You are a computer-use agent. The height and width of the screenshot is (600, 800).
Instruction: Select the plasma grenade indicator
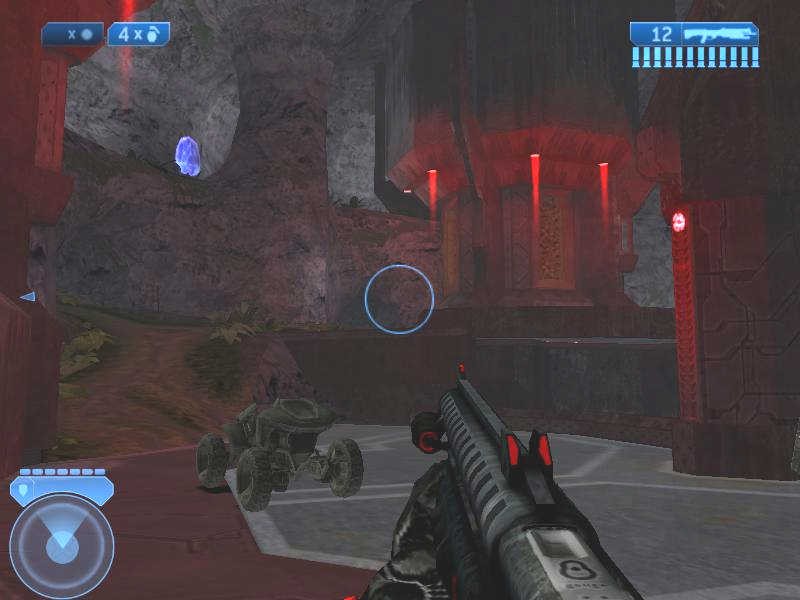[x=74, y=33]
